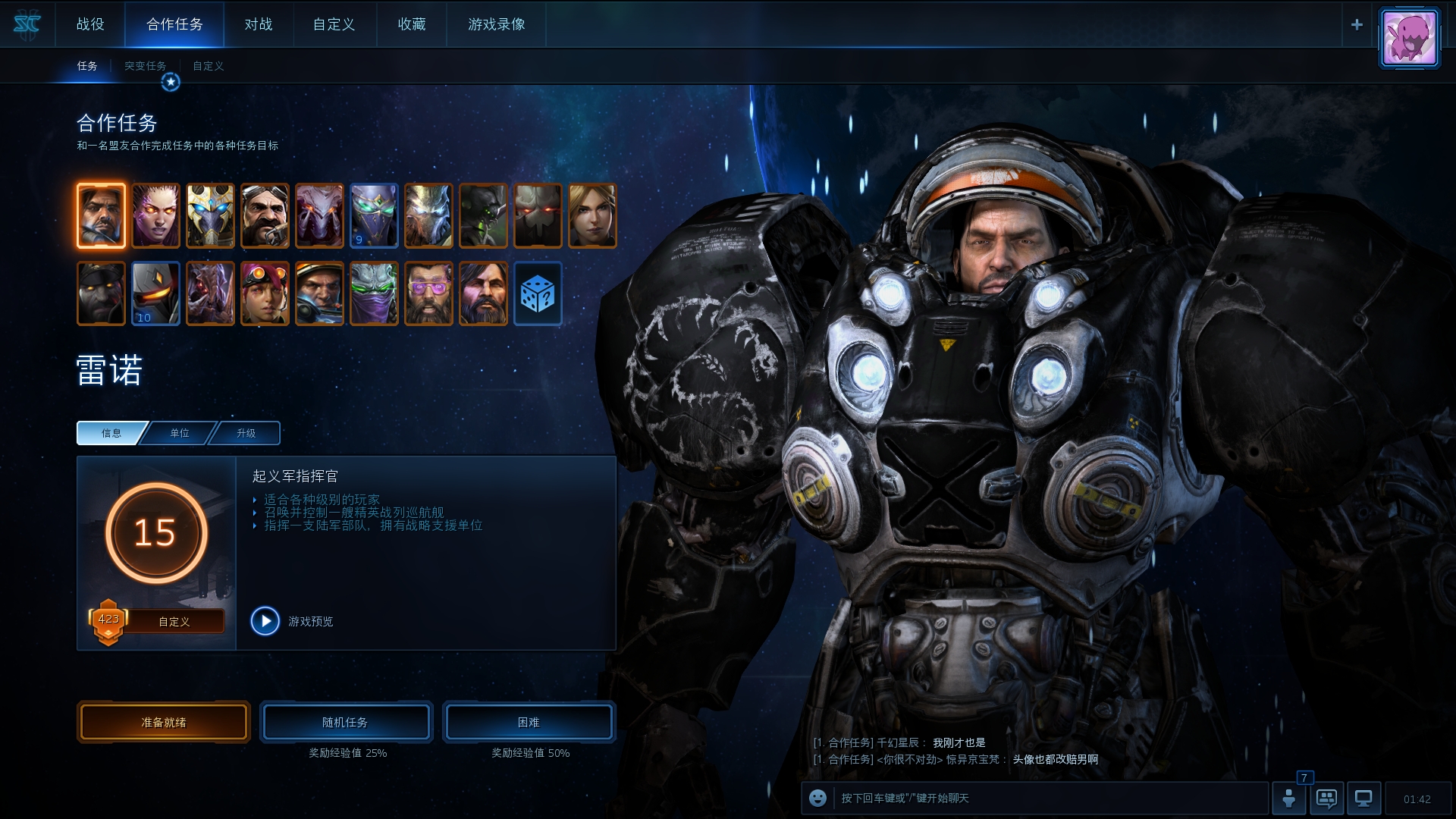Select the Kerrigan commander portrait
Viewport: 1456px width, 819px height.
155,215
